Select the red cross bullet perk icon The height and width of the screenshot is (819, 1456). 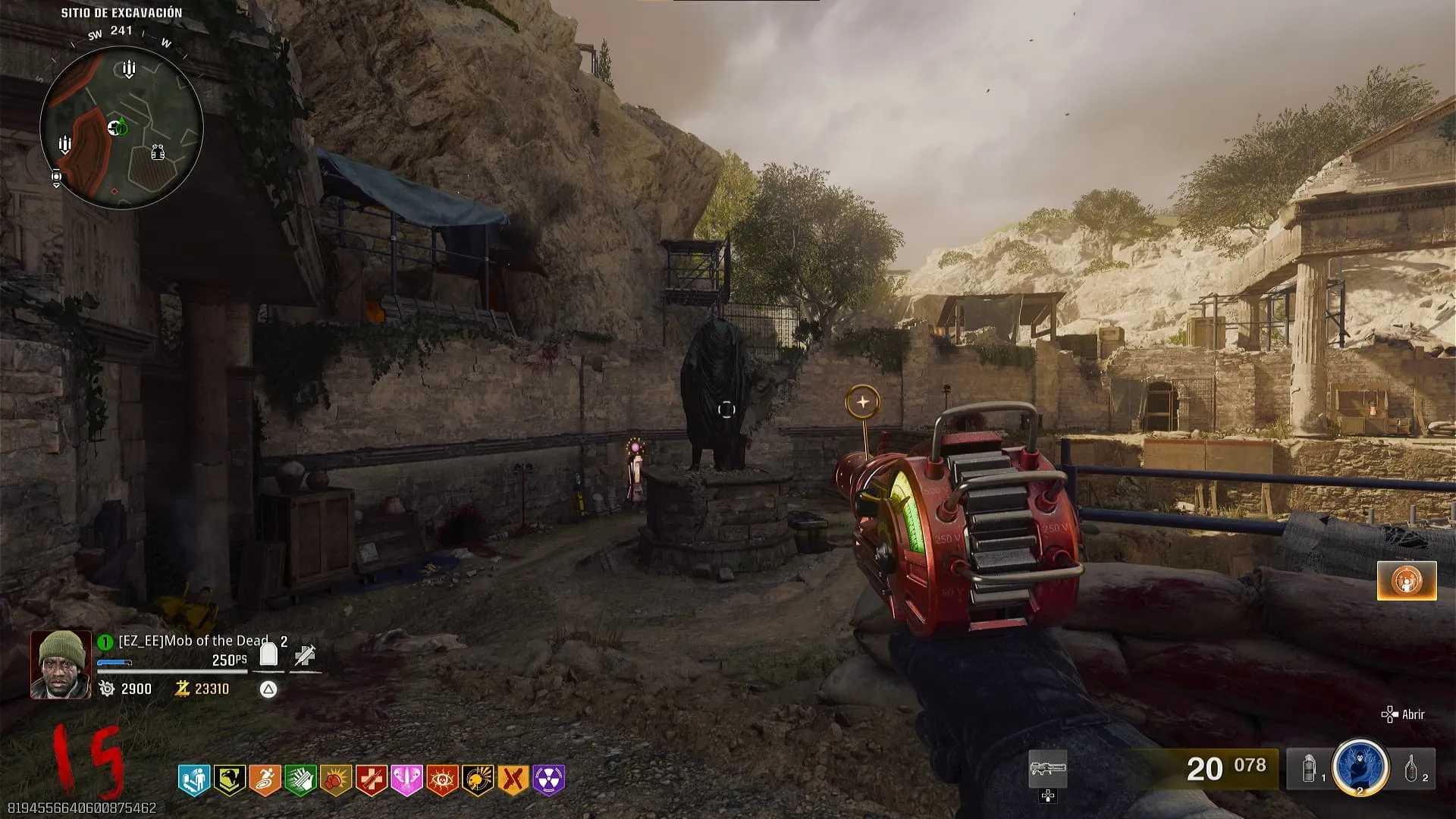click(x=372, y=780)
